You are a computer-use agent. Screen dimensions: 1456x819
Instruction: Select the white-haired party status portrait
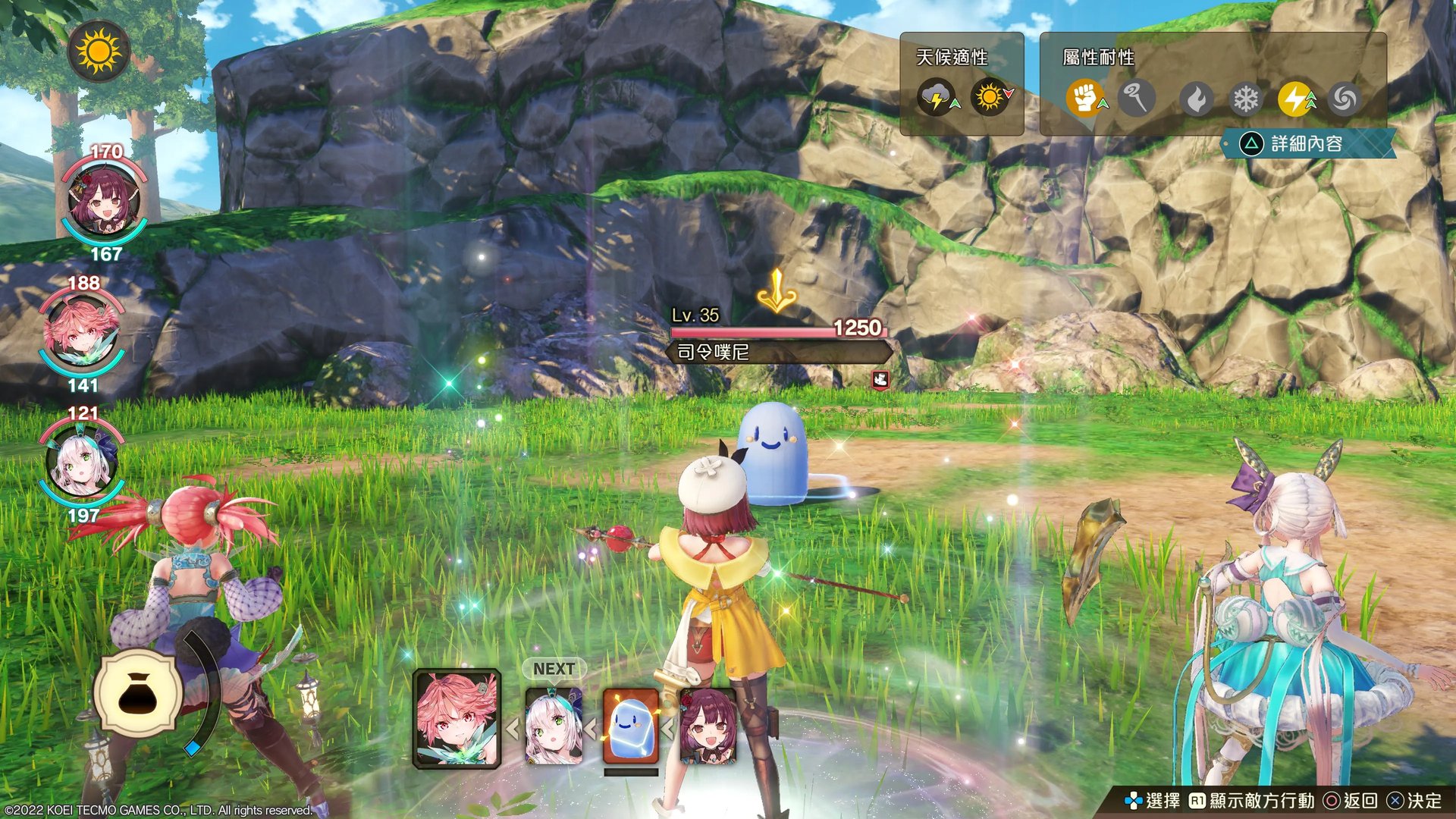tap(82, 463)
